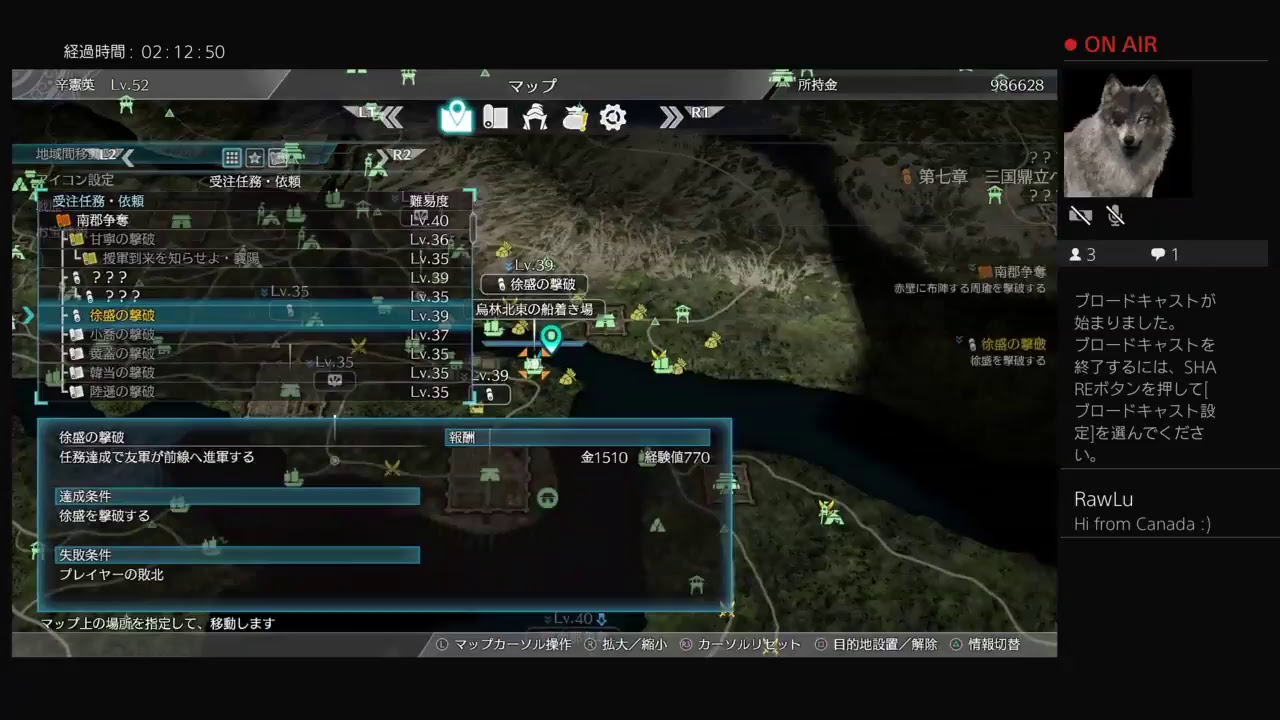Select the Map icon in the top toolbar
The width and height of the screenshot is (1280, 720).
(457, 117)
